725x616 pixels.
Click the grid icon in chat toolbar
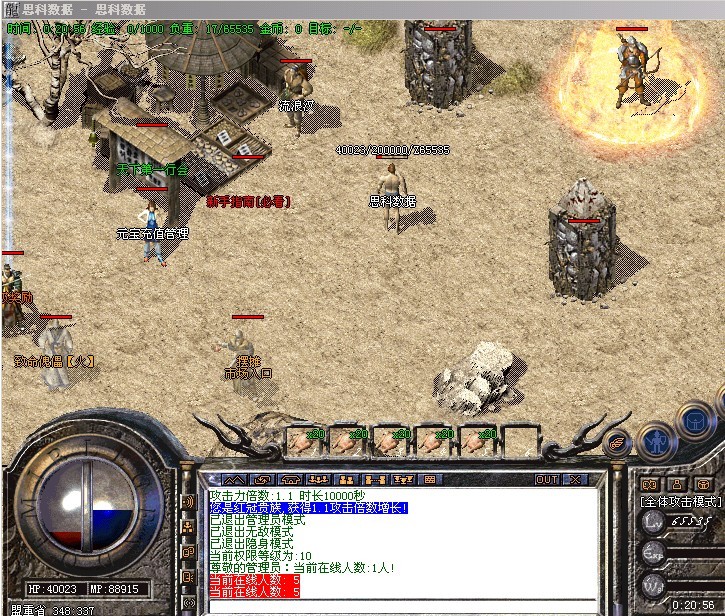click(x=431, y=480)
